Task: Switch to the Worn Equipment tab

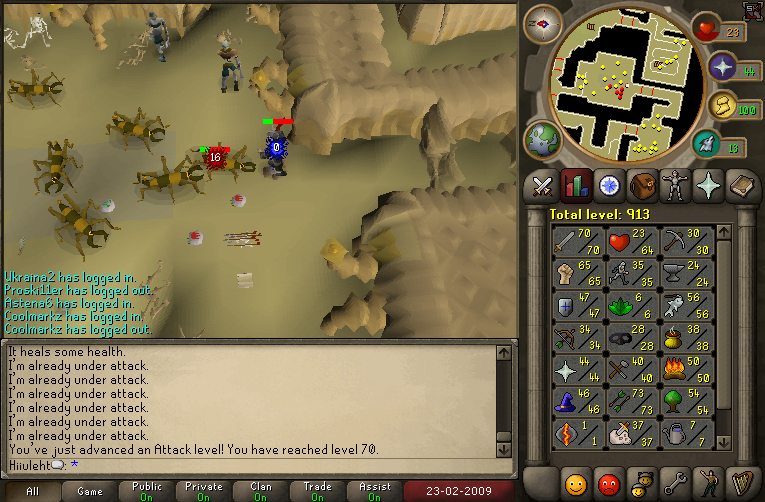Action: pyautogui.click(x=675, y=186)
